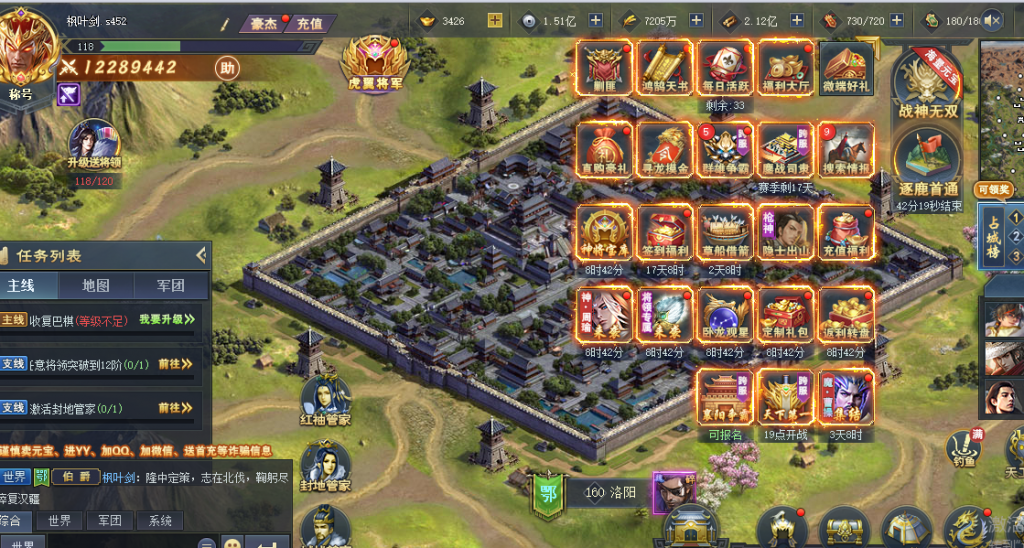Select the 剿匪 bandit suppression icon

[604, 68]
